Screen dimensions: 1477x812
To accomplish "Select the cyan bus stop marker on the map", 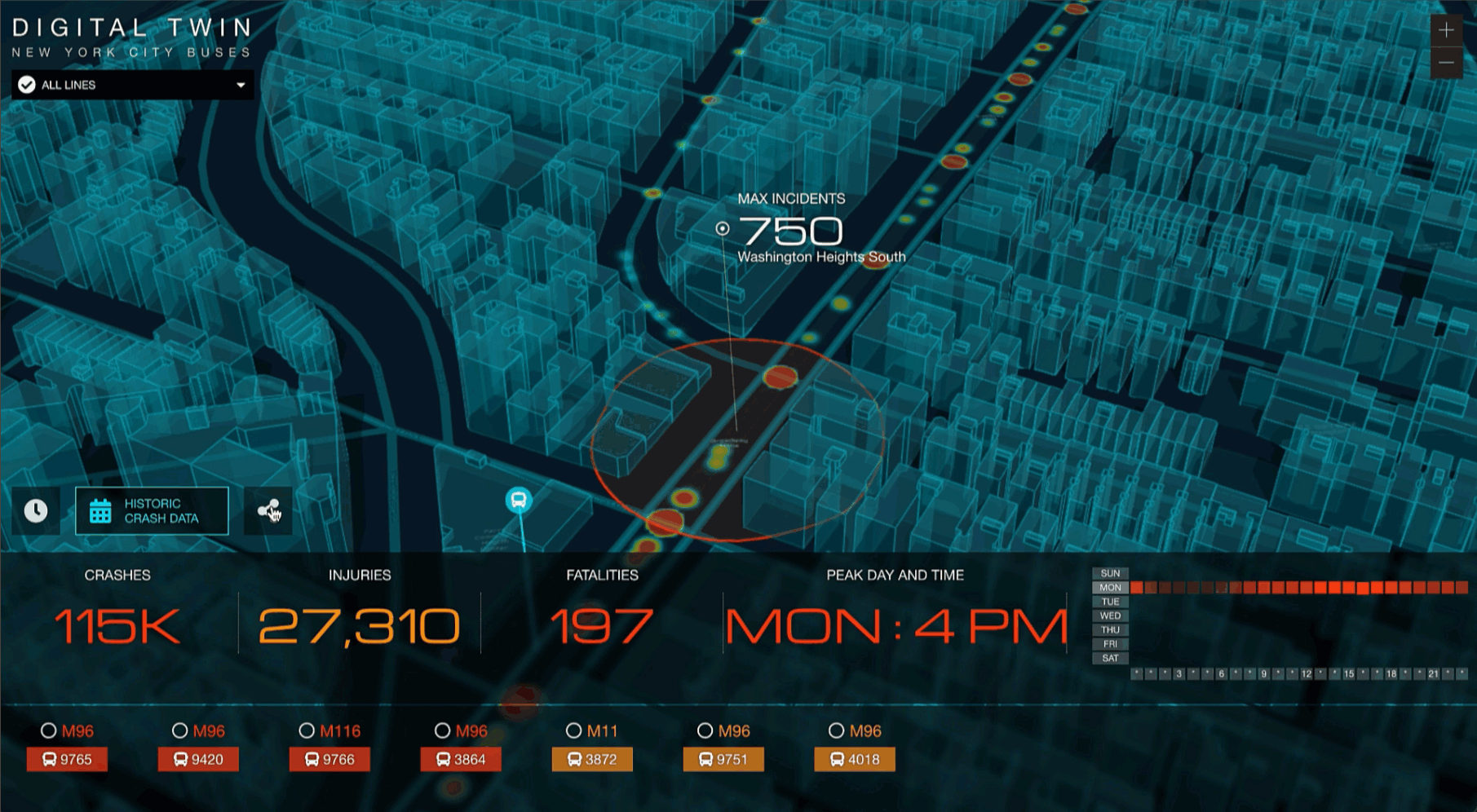I will click(x=520, y=501).
